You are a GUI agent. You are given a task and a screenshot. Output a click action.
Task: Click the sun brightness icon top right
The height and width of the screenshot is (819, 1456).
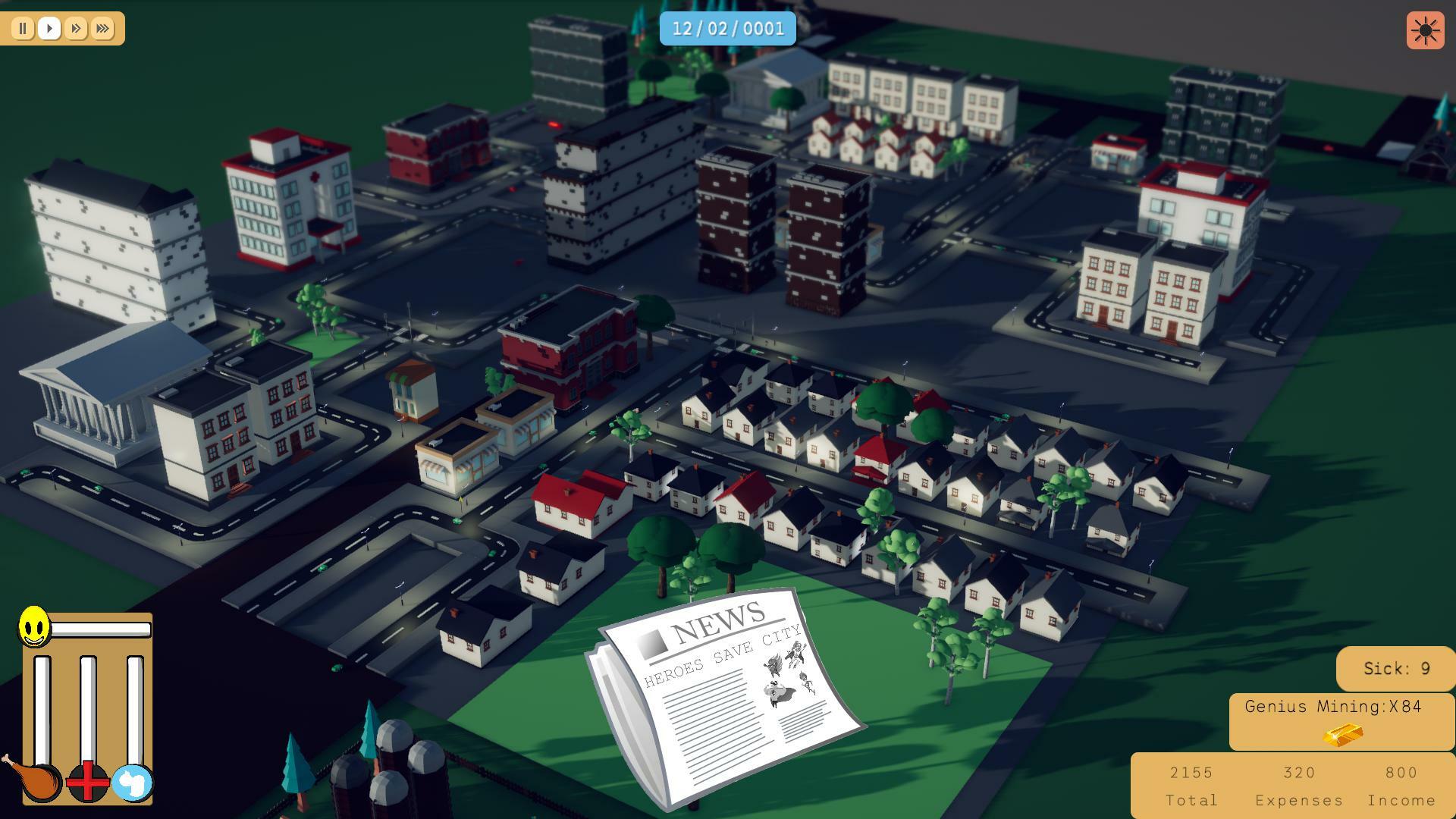pos(1424,32)
